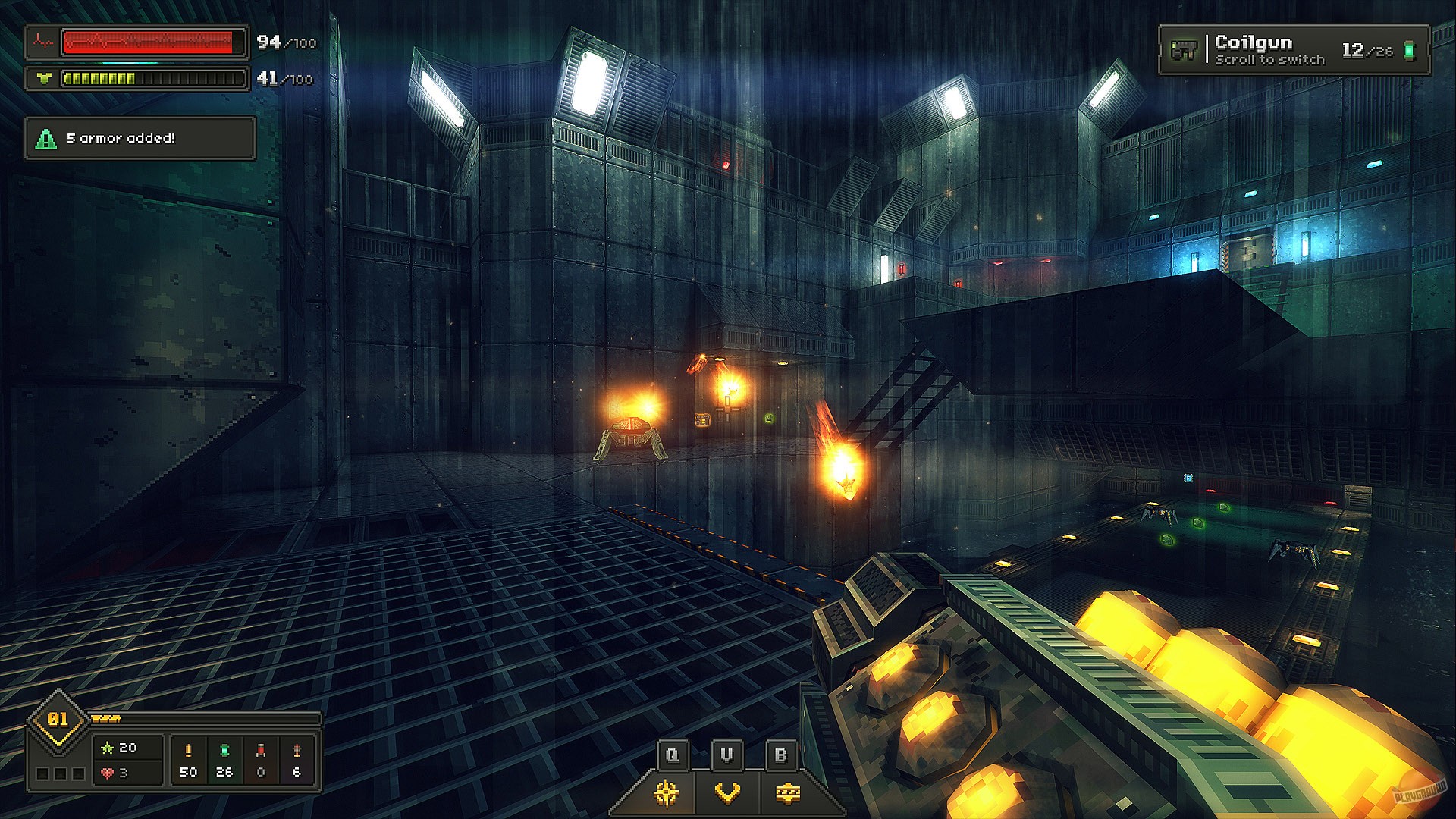
Task: Select the green energy cell ammo icon
Action: (x=225, y=748)
